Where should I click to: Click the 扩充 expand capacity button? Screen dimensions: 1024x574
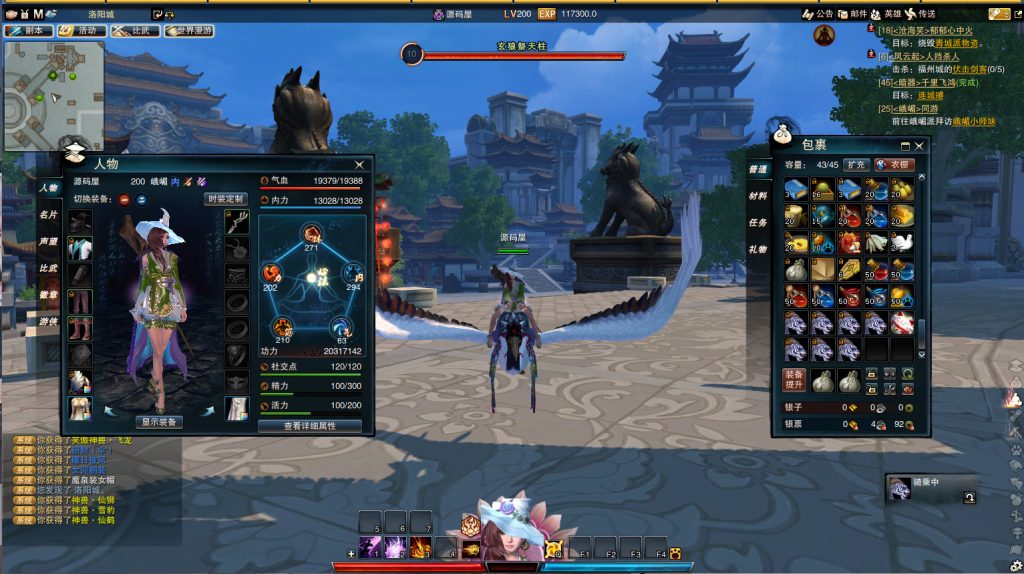tap(855, 165)
